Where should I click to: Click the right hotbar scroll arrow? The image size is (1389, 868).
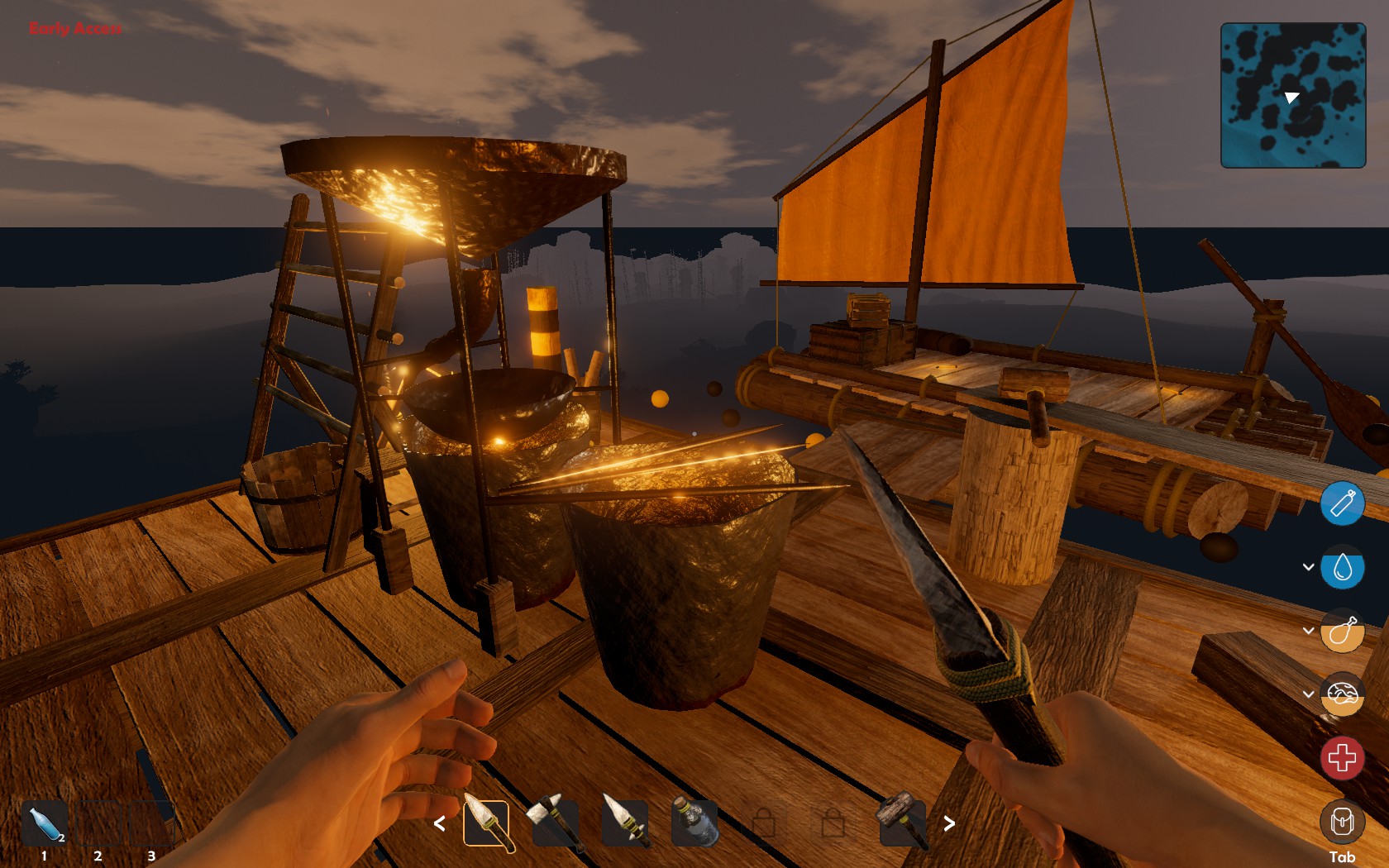click(x=948, y=823)
